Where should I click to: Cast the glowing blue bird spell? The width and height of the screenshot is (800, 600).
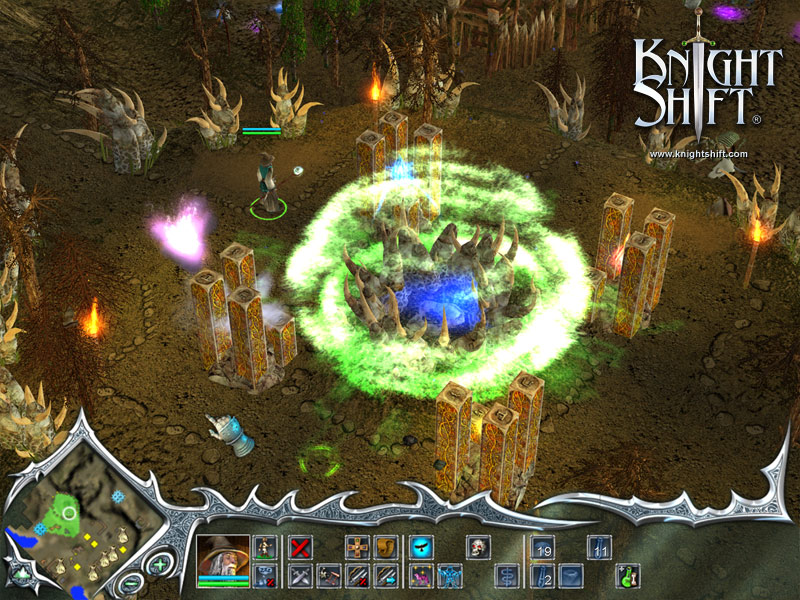click(x=420, y=547)
